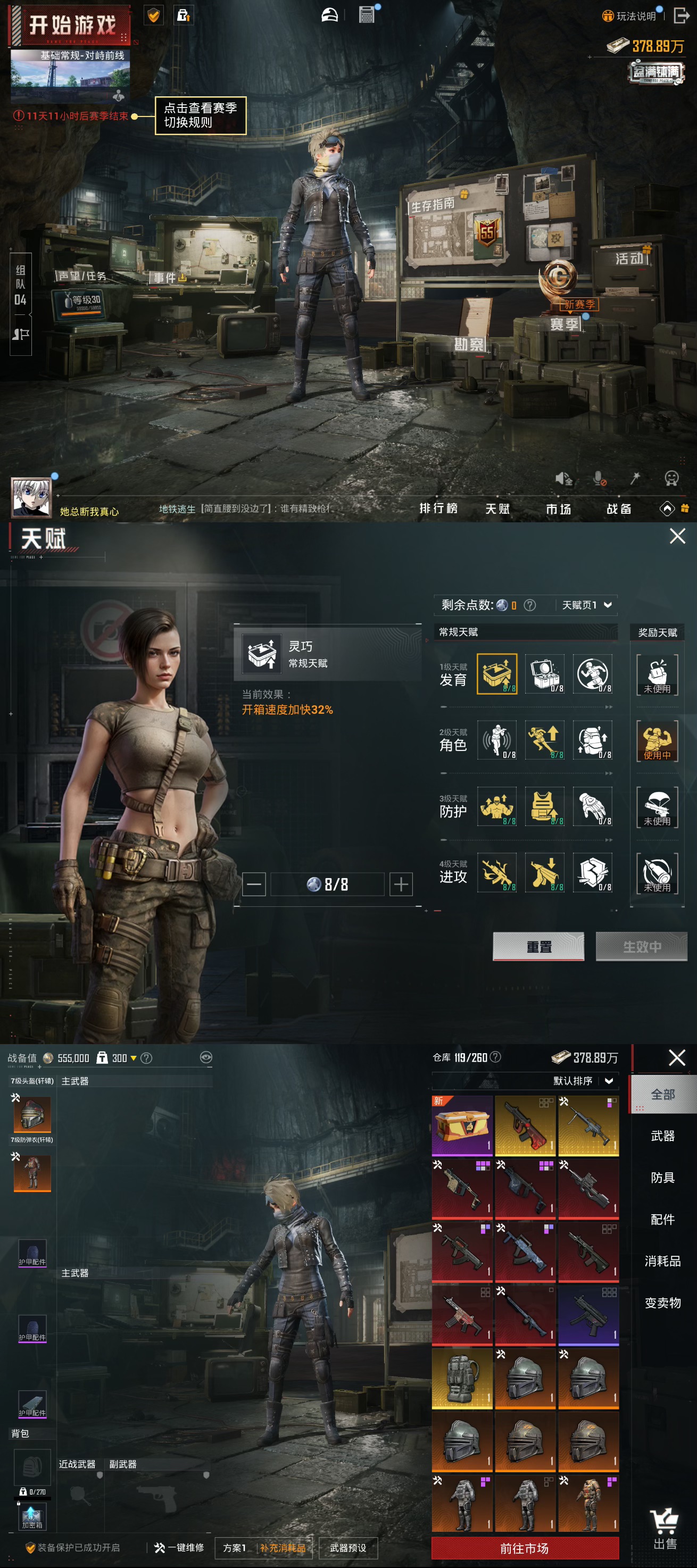The width and height of the screenshot is (697, 1568).
Task: Open 玩法说明 gameplay instructions
Action: coord(629,16)
